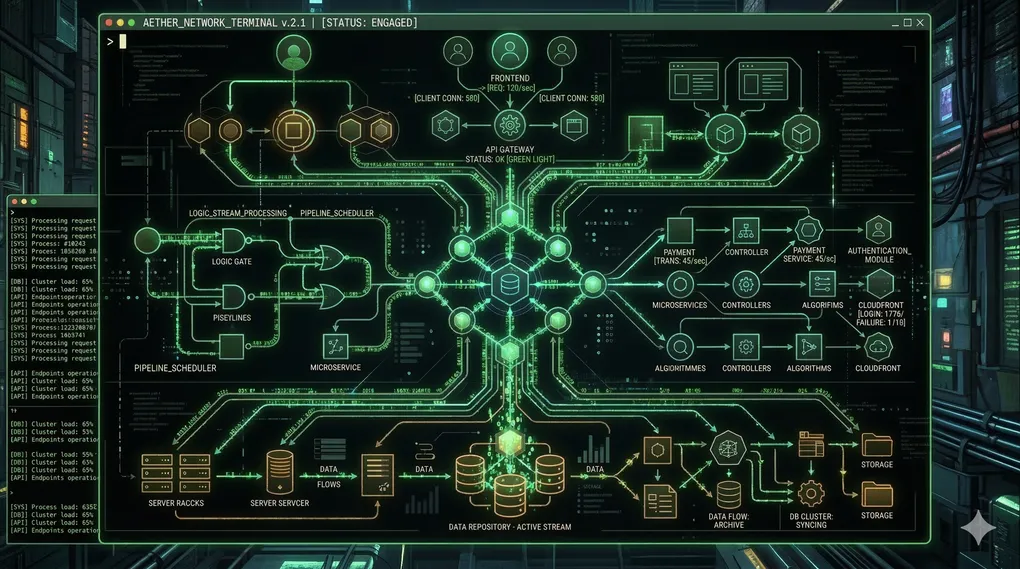Select the Microservice node below the pipelines
Viewport: 1020px width, 569px height.
click(334, 346)
